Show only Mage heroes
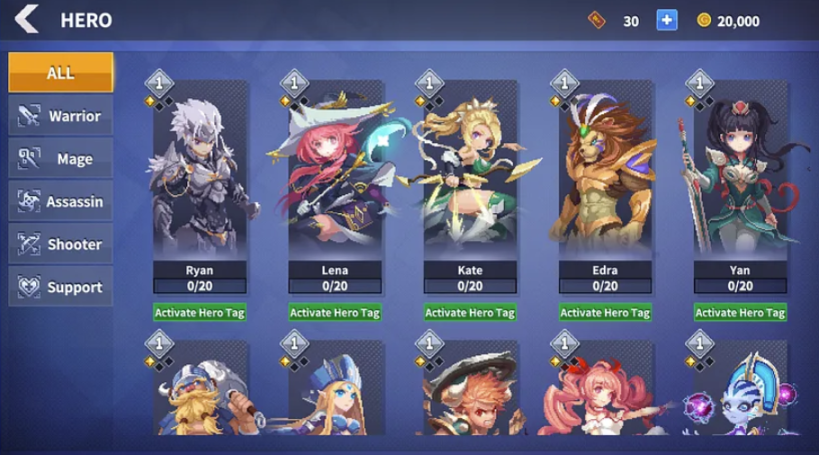The height and width of the screenshot is (455, 819). point(60,159)
